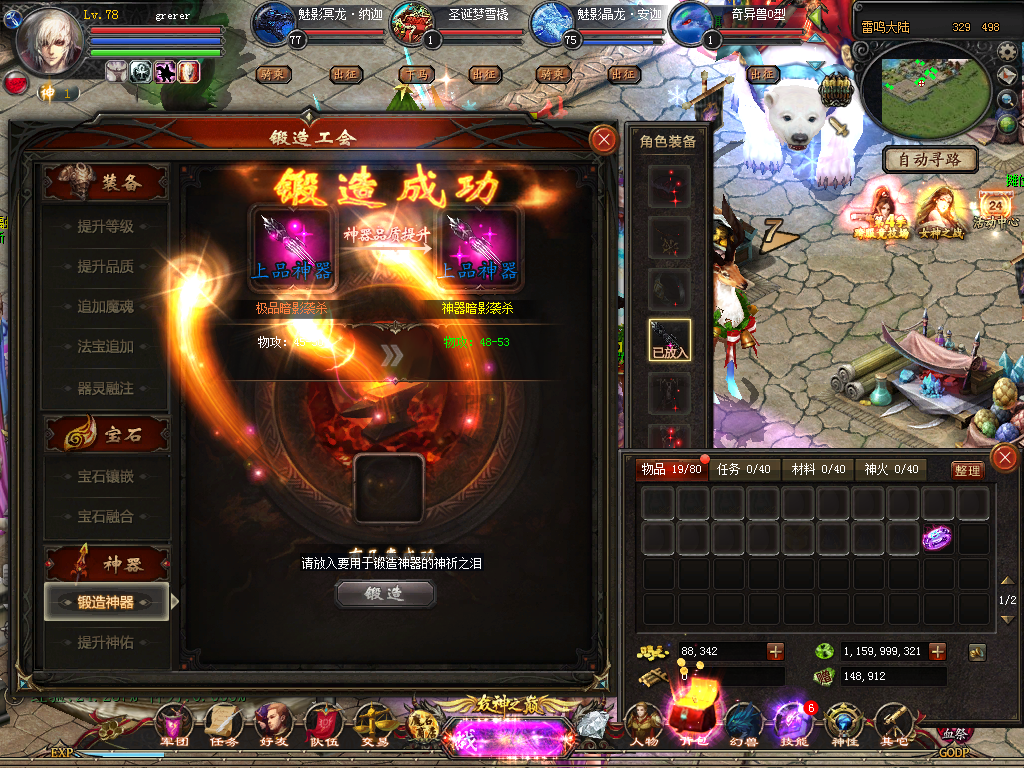Screen dimensions: 1024x768
Task: Open the 神火 inventory tab
Action: pos(891,470)
